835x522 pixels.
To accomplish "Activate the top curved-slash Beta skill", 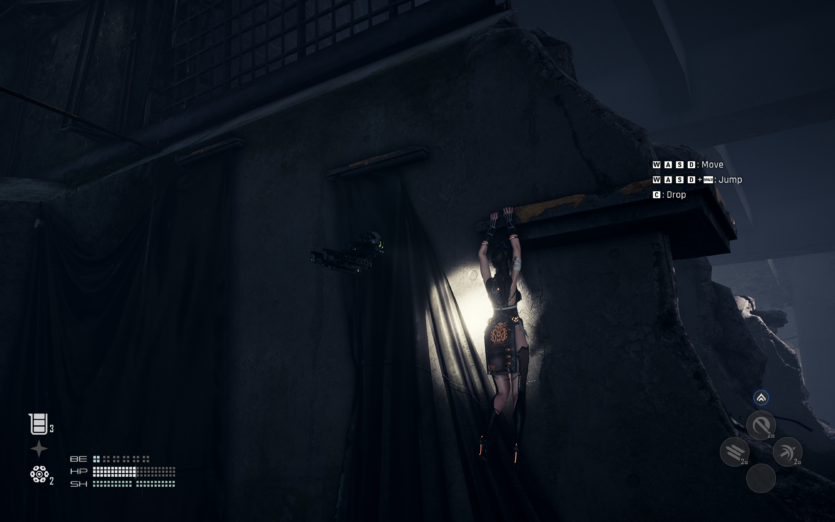I will [761, 425].
